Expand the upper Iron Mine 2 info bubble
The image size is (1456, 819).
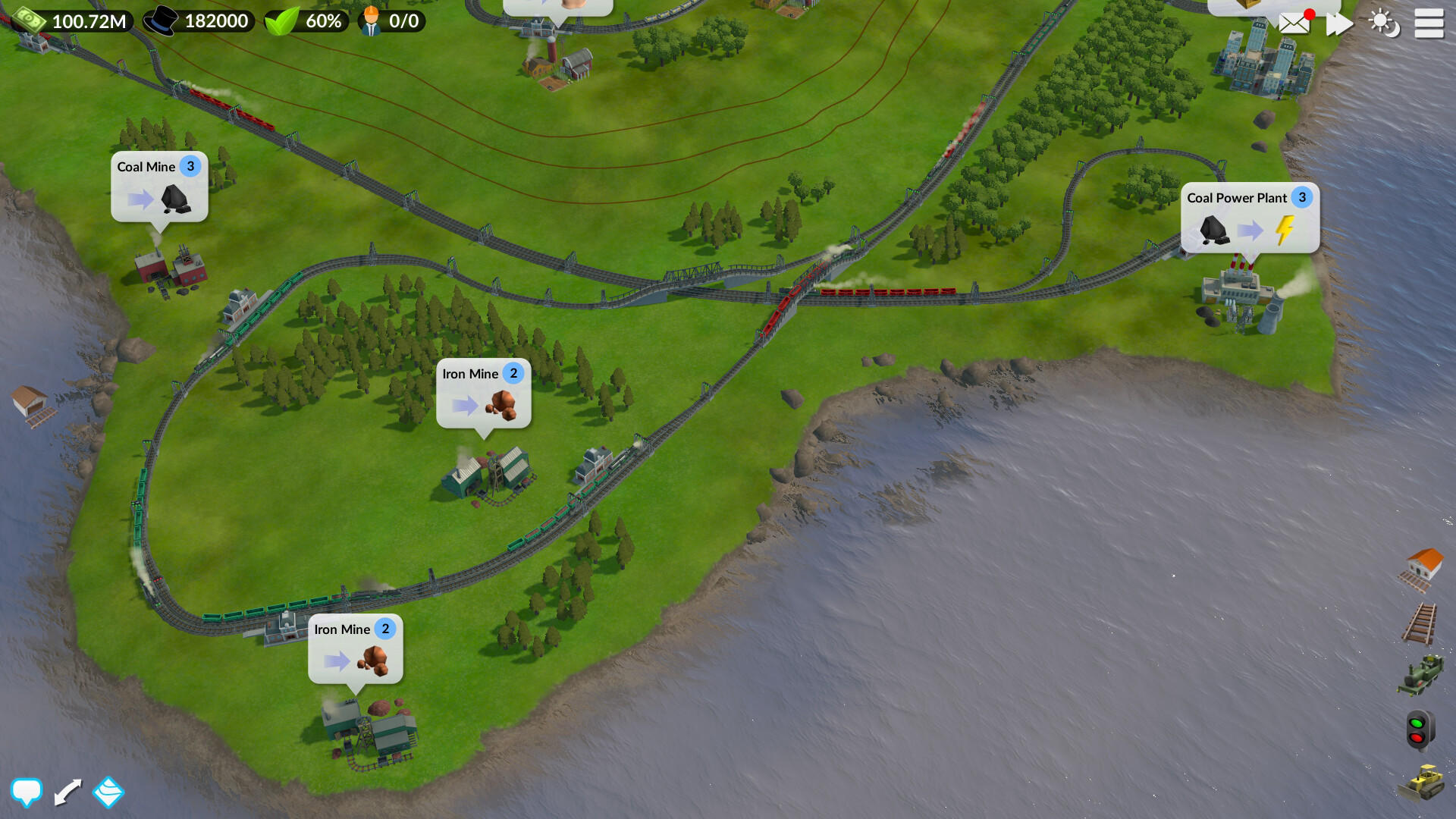pyautogui.click(x=484, y=394)
